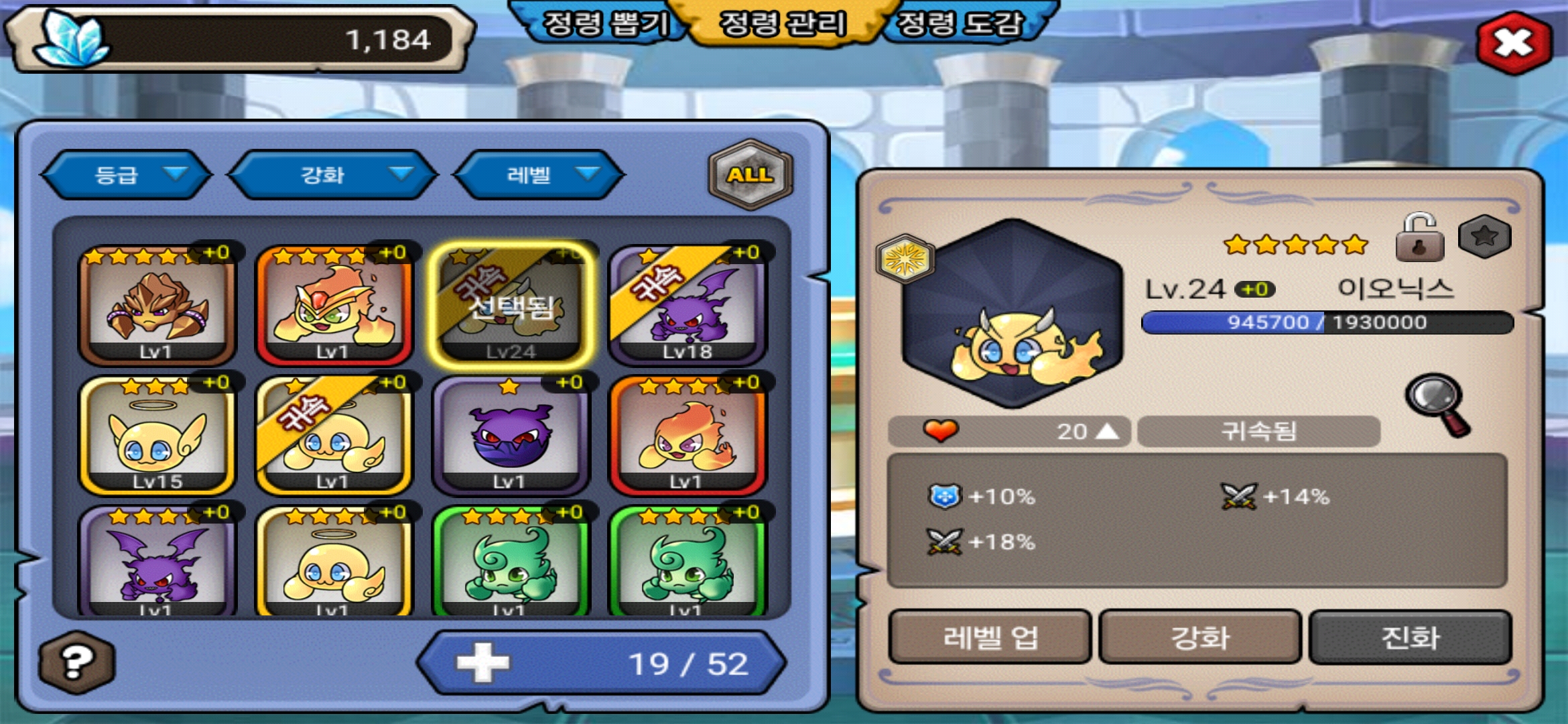
Task: Click the 강화 enhance button
Action: (1200, 637)
